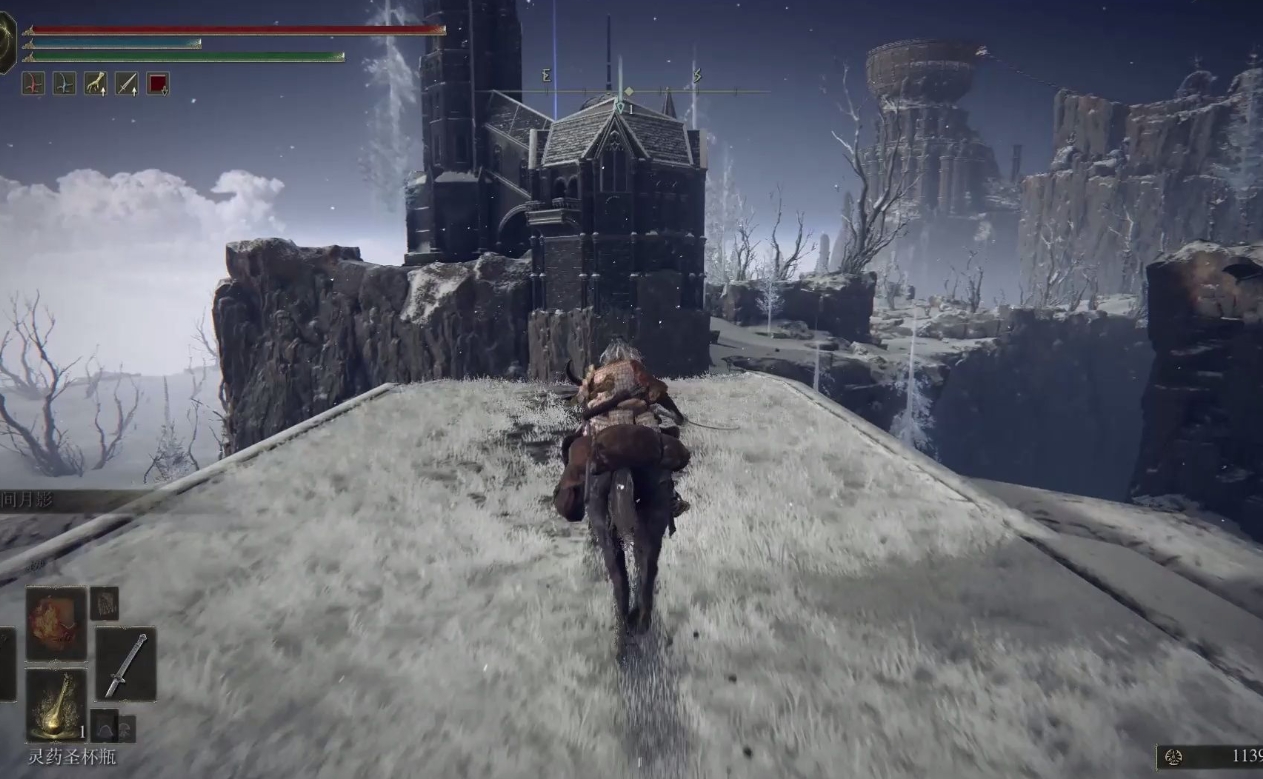This screenshot has height=779, width=1263.
Task: Select the small pouch slot above the sword
Action: point(104,603)
